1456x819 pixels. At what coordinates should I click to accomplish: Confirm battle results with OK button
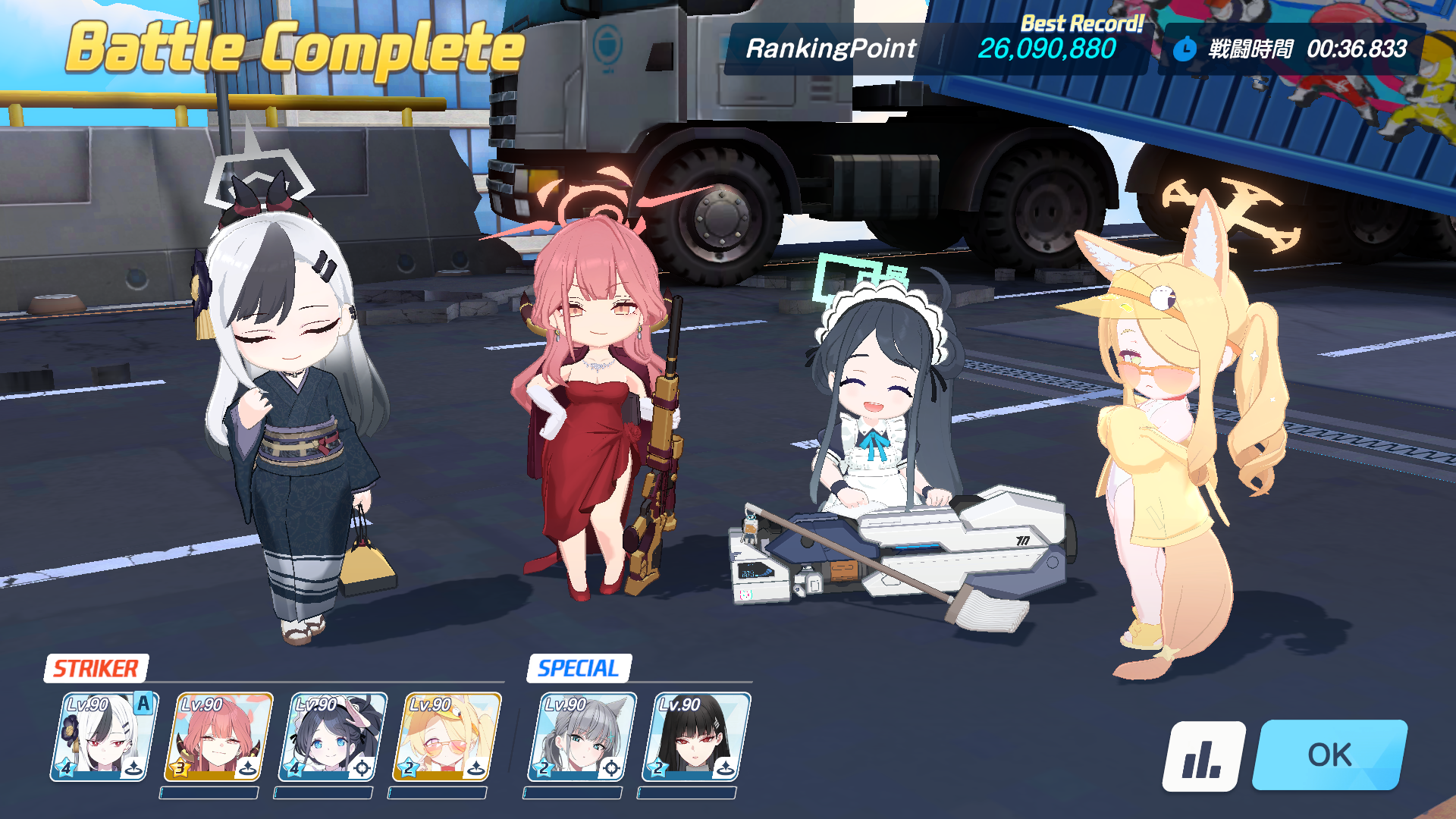pos(1329,755)
